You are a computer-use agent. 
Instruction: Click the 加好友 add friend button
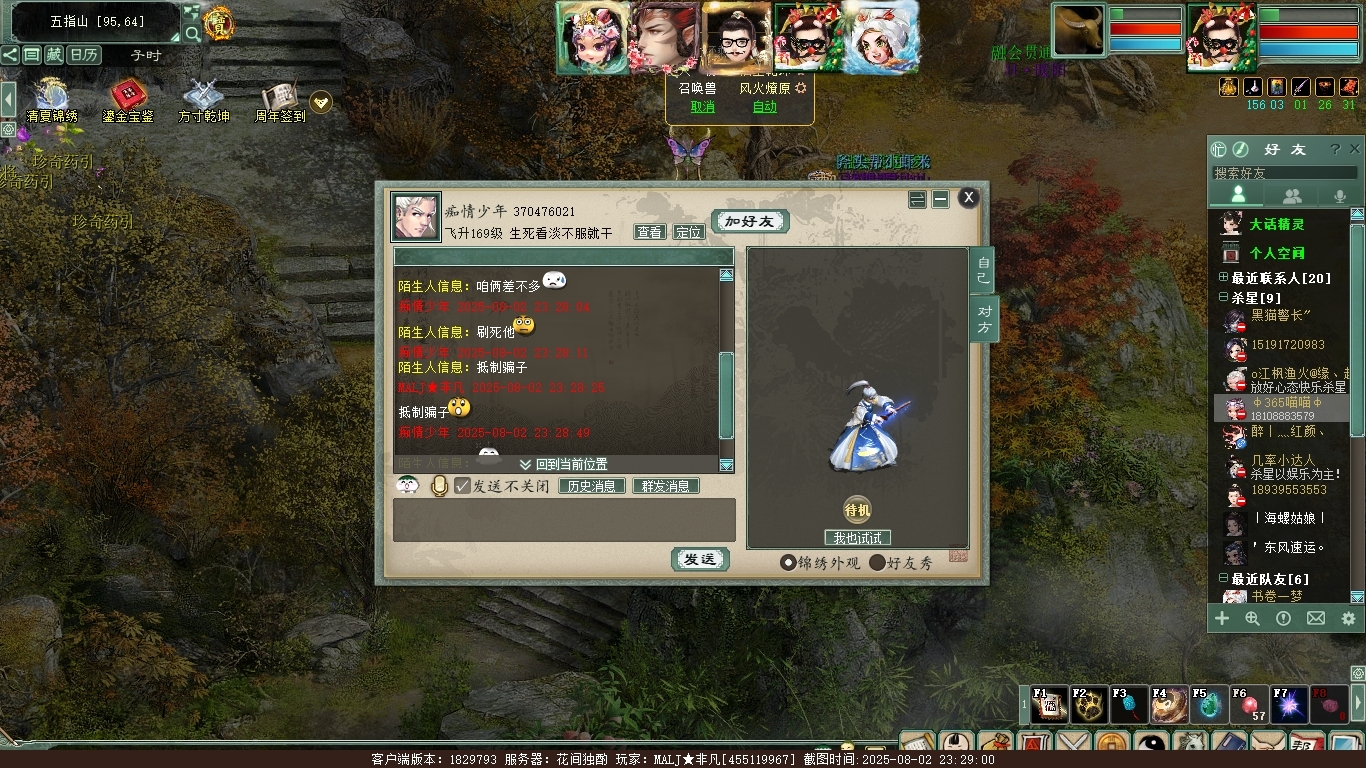click(x=750, y=221)
